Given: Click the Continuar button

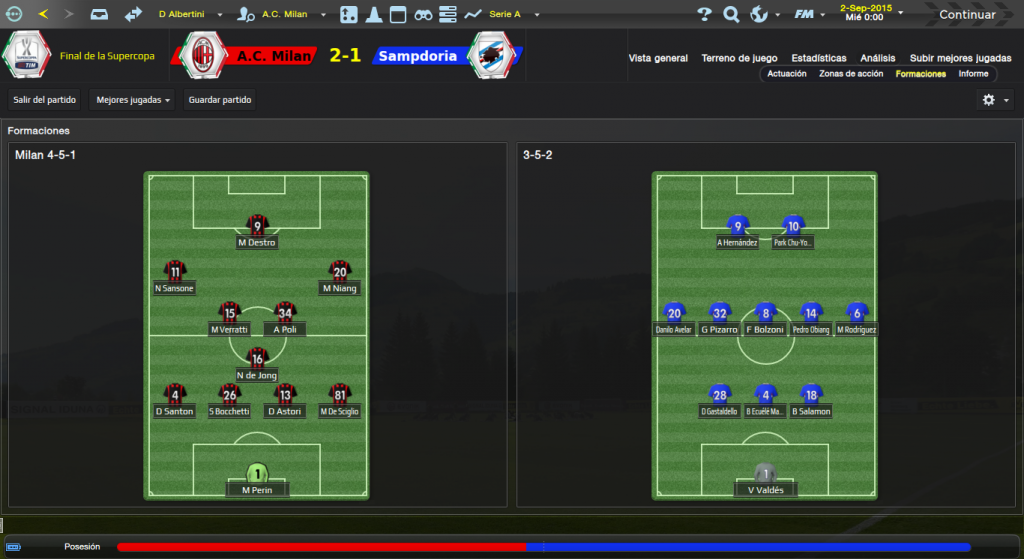Looking at the screenshot, I should tap(967, 15).
